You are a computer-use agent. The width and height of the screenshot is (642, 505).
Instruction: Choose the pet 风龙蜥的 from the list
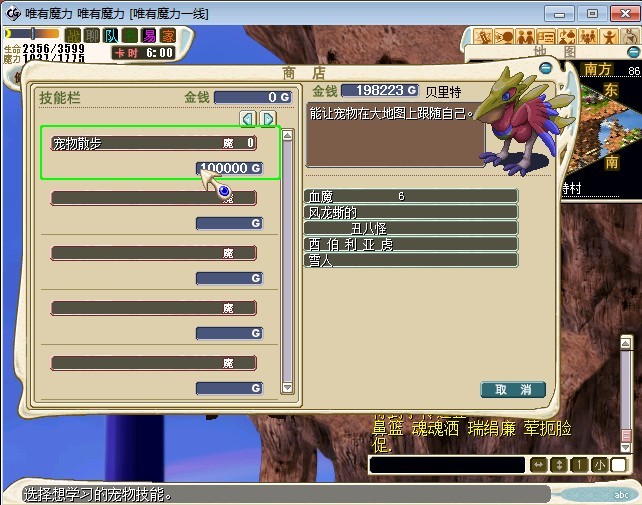pos(411,212)
